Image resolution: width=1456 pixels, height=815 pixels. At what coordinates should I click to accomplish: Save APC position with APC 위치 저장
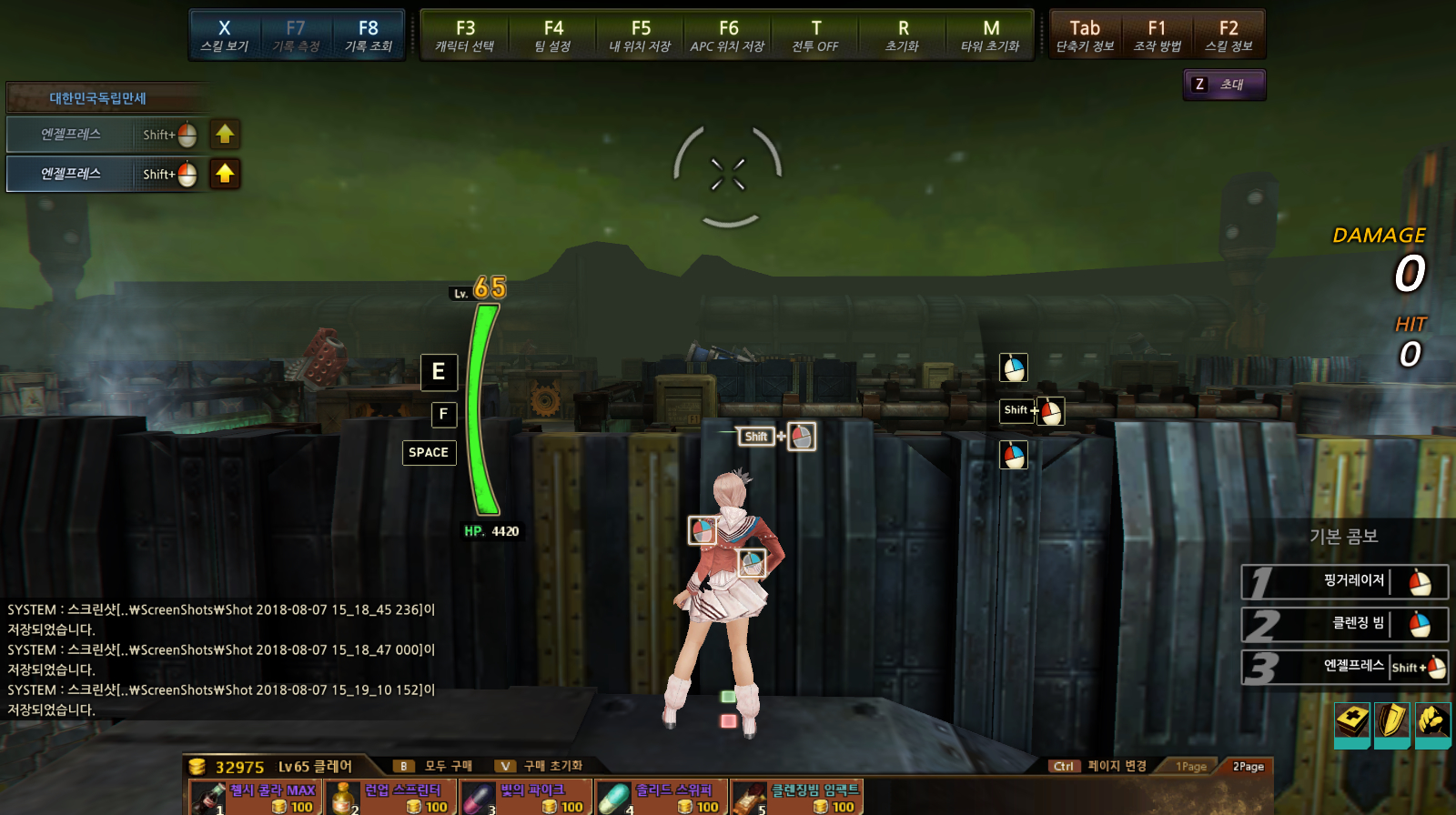[x=728, y=35]
